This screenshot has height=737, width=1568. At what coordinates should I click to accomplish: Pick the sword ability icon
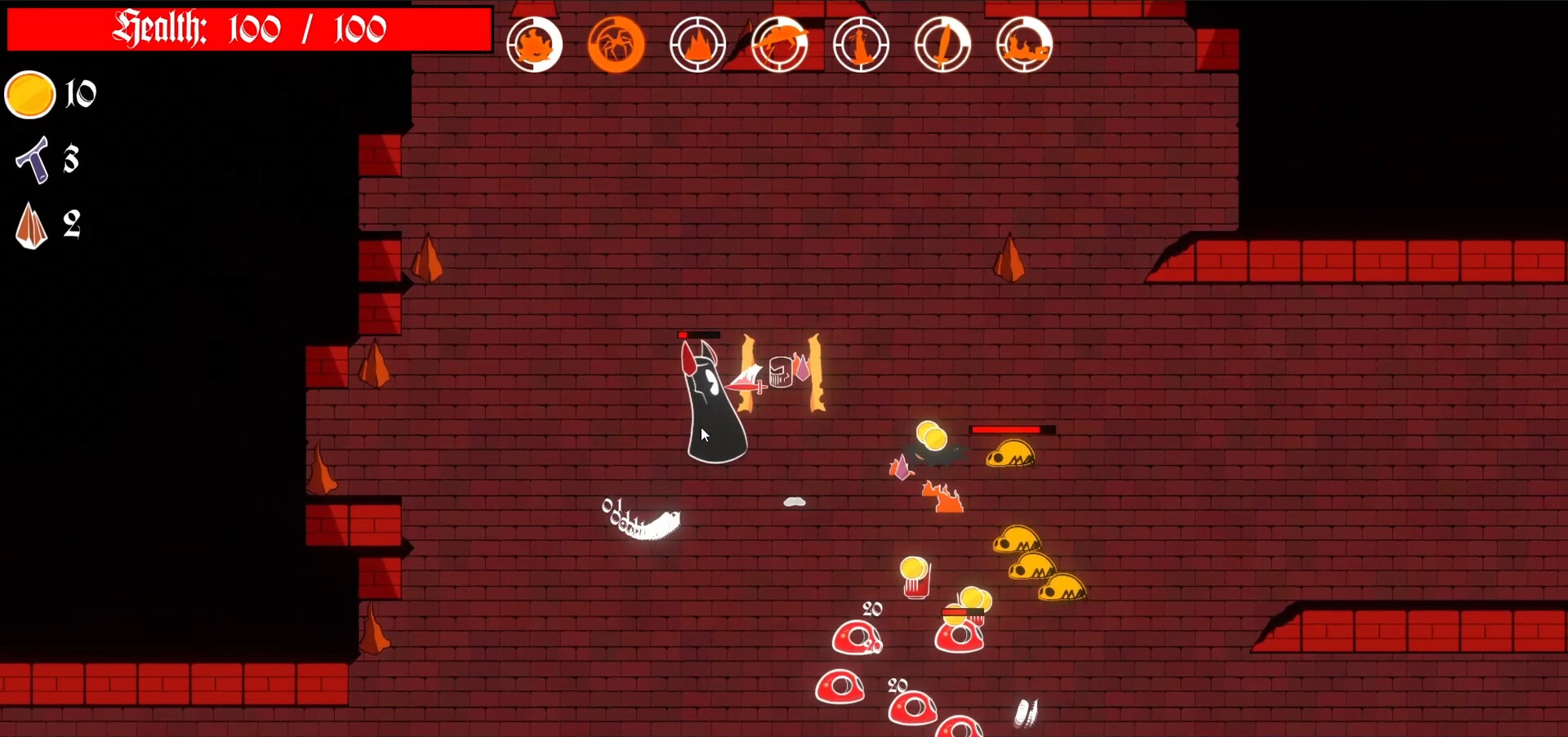point(944,43)
